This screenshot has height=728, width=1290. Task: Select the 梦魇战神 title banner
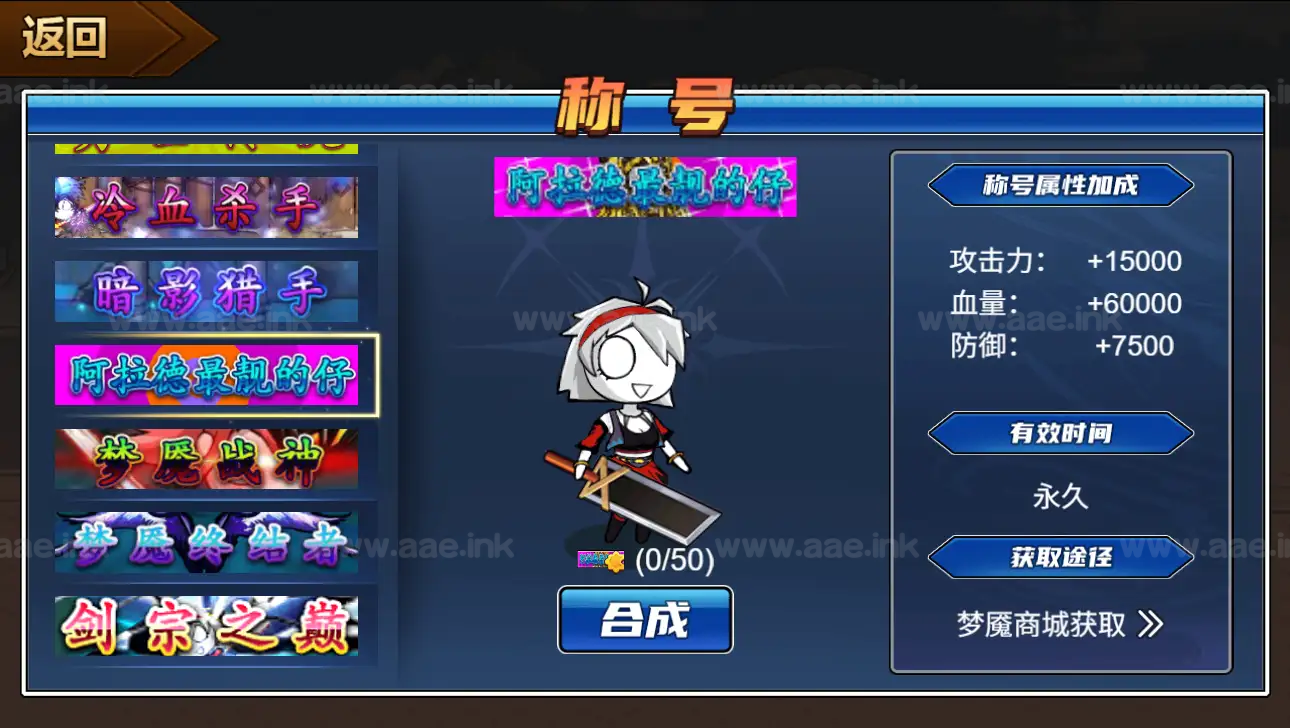point(206,458)
